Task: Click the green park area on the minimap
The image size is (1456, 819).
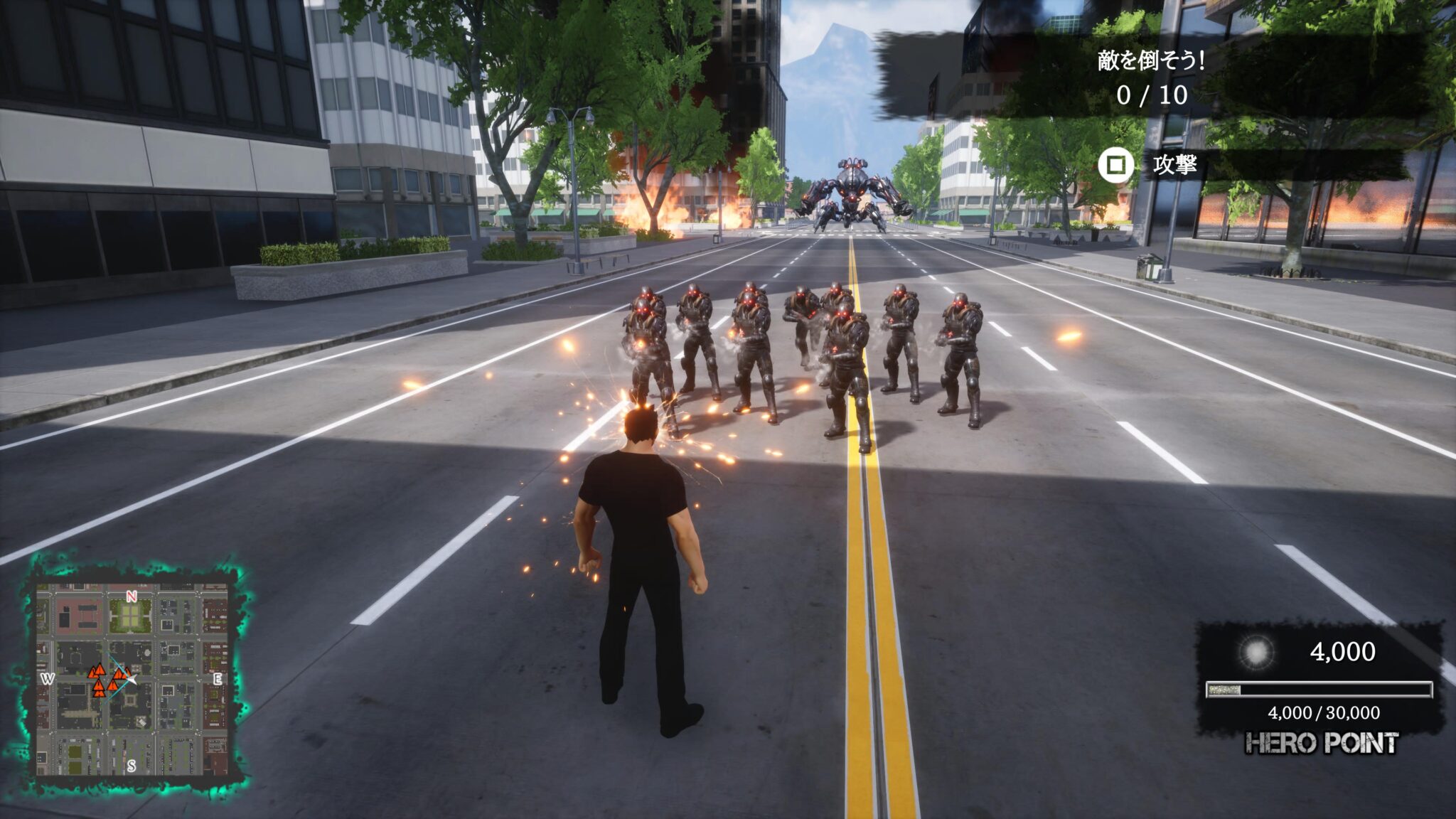Action: click(130, 616)
